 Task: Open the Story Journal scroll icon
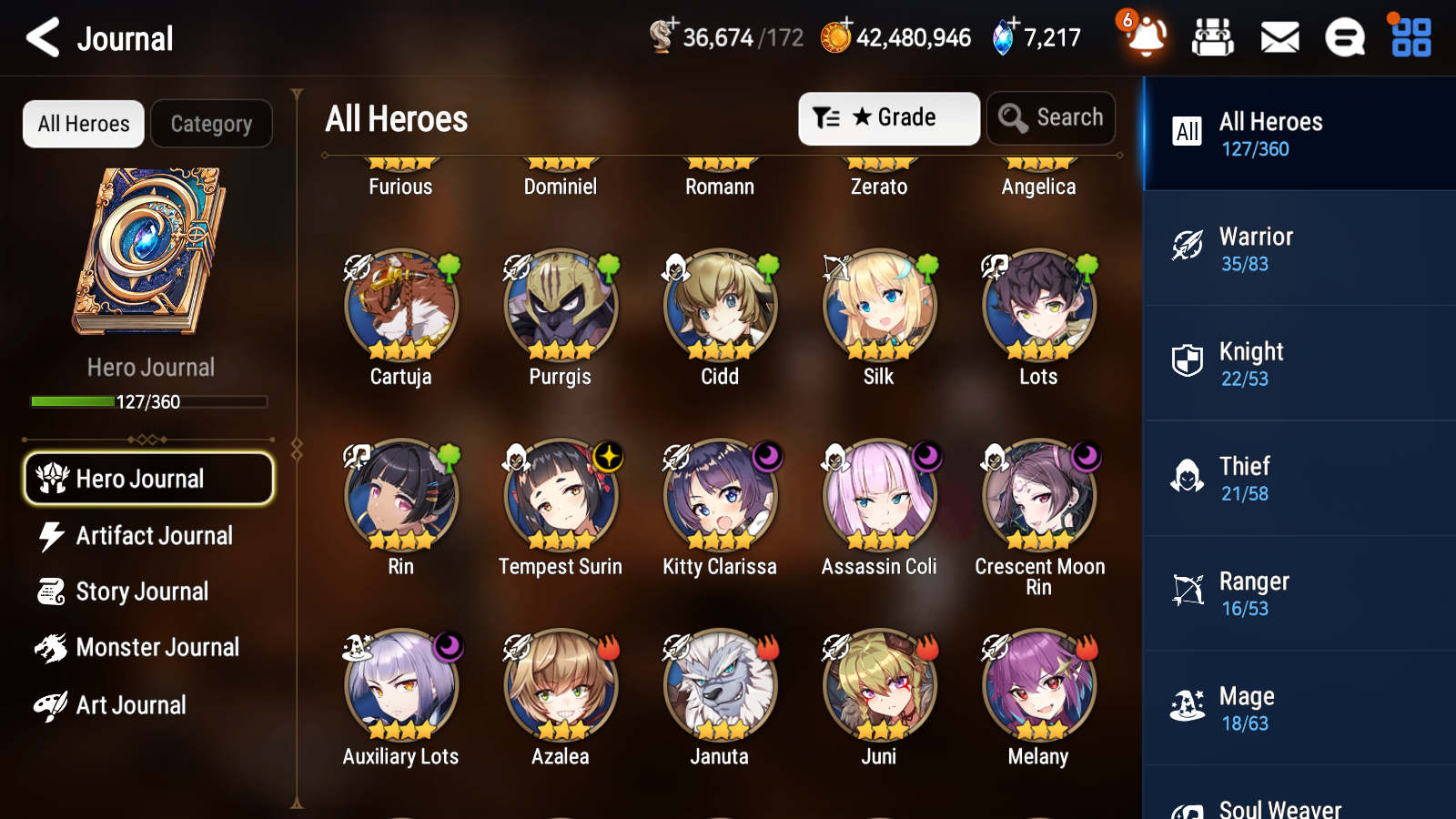pyautogui.click(x=52, y=591)
